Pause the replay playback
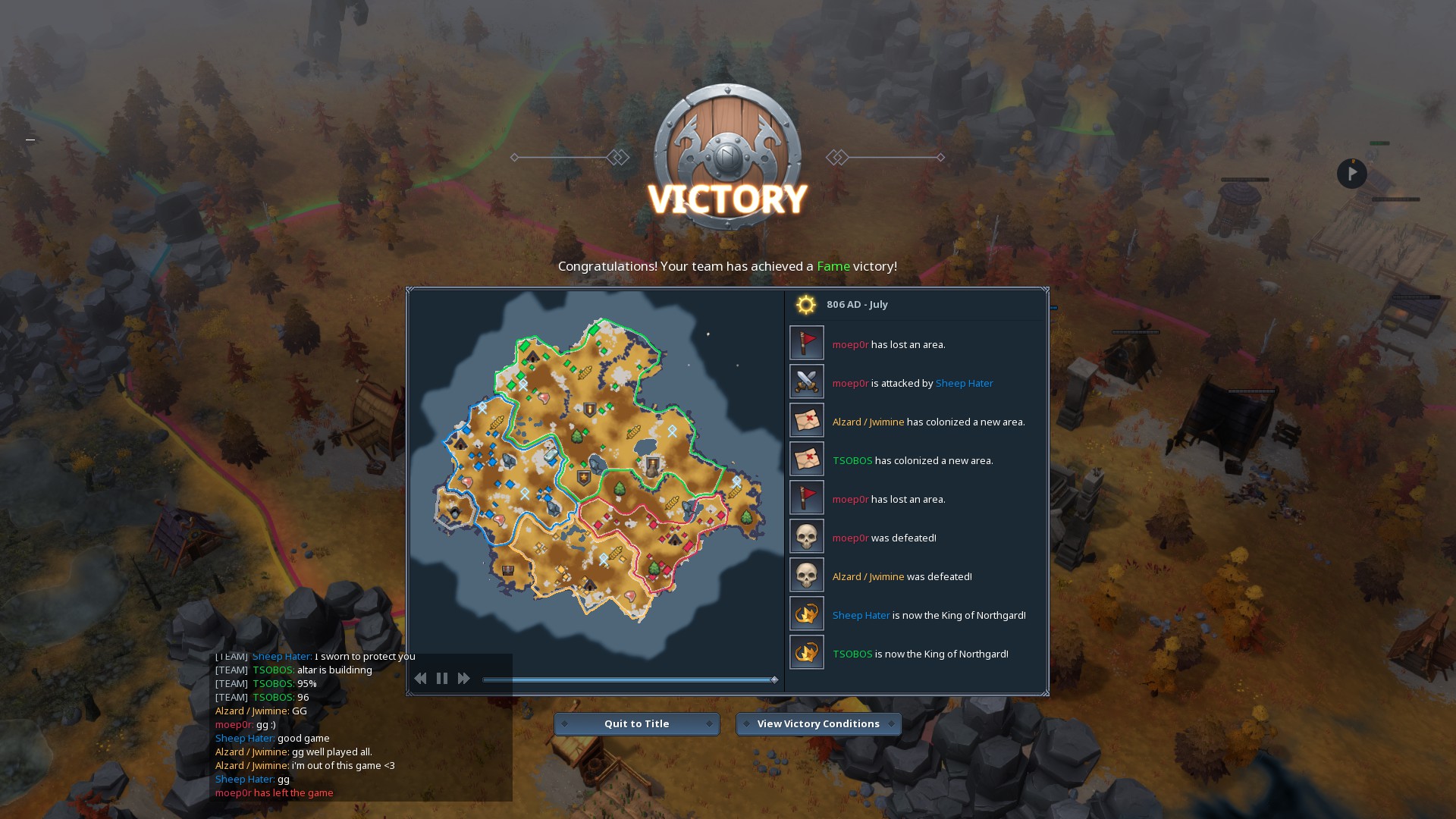The height and width of the screenshot is (819, 1456). coord(442,678)
